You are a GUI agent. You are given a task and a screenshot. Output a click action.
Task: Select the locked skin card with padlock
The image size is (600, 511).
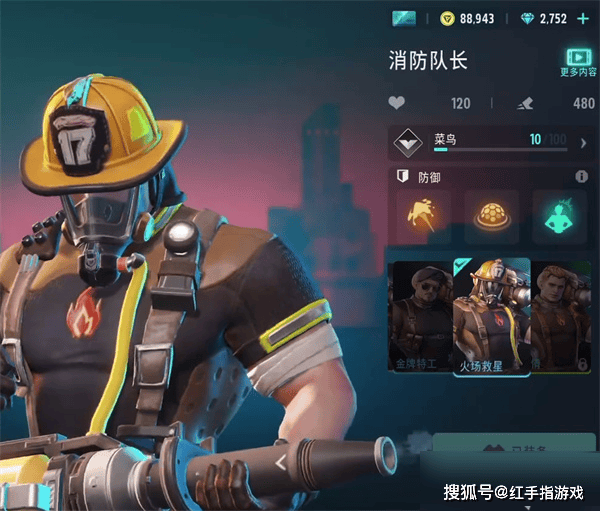[560, 315]
